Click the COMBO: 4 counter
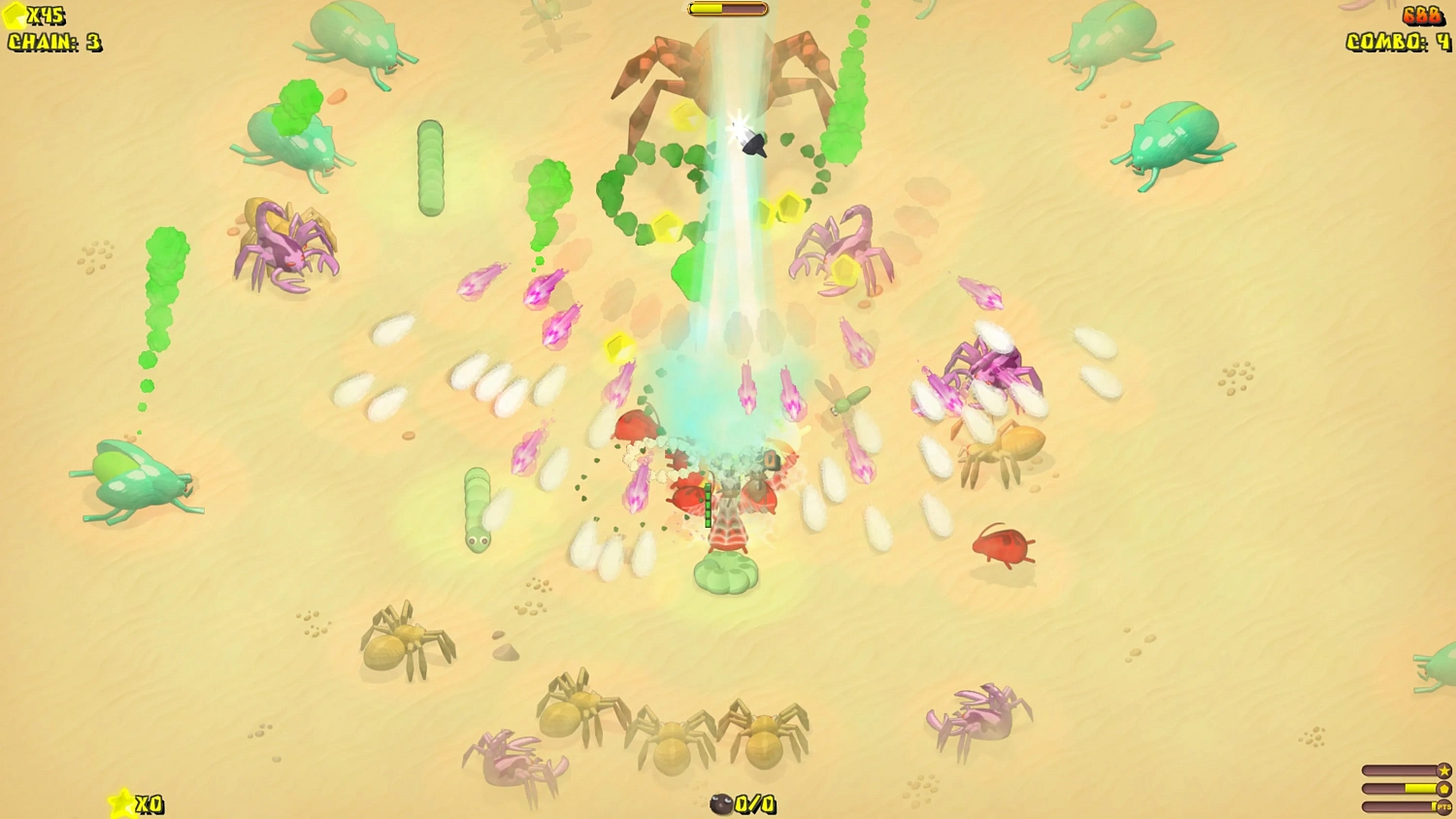 pos(1396,43)
